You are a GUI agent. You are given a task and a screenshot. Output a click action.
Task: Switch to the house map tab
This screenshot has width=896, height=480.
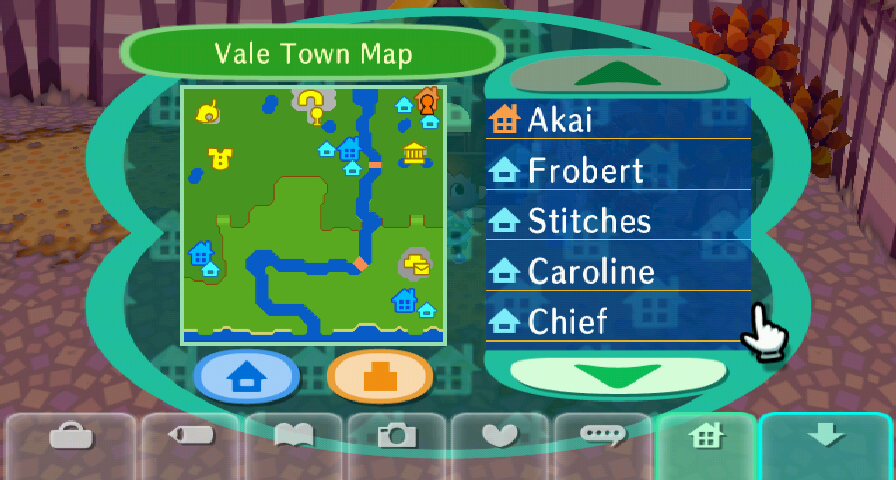coord(707,436)
